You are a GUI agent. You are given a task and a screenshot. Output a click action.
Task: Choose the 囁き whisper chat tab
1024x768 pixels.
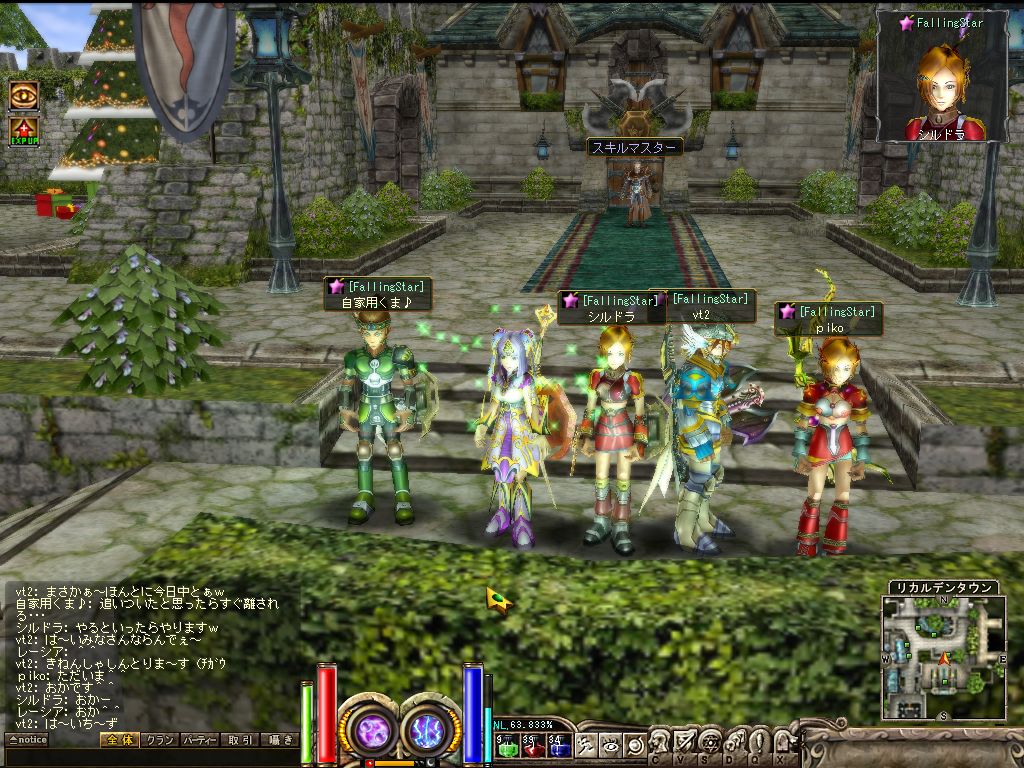[278, 740]
